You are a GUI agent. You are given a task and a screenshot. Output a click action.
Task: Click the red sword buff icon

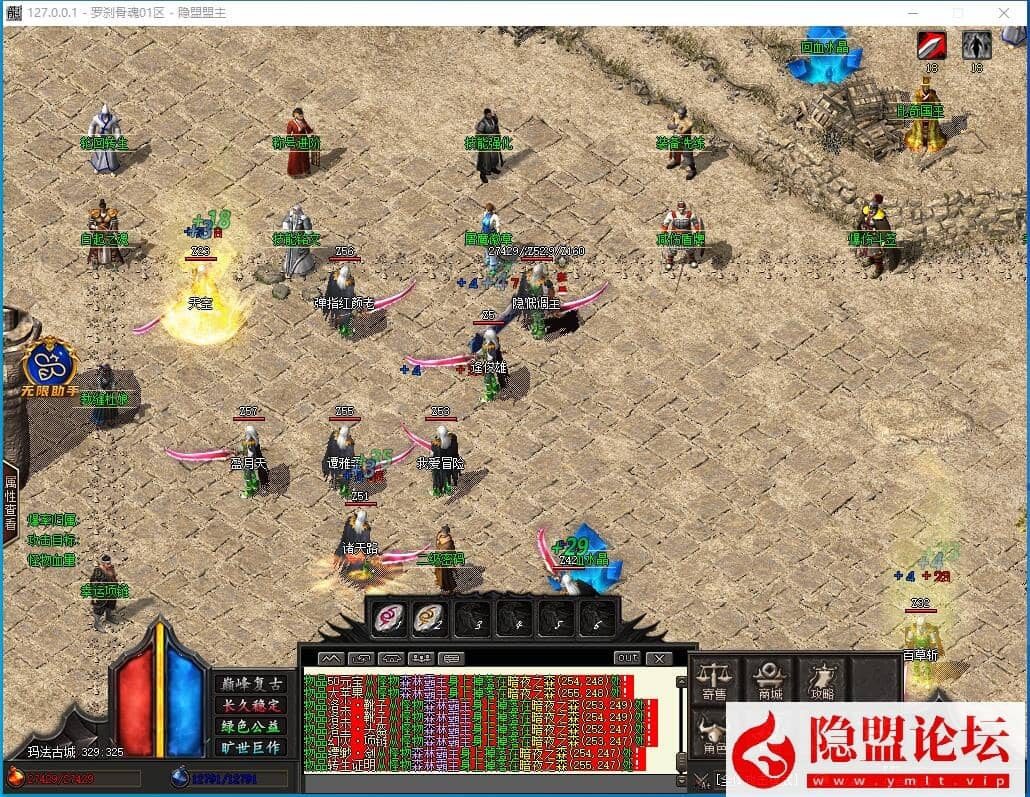[x=932, y=45]
